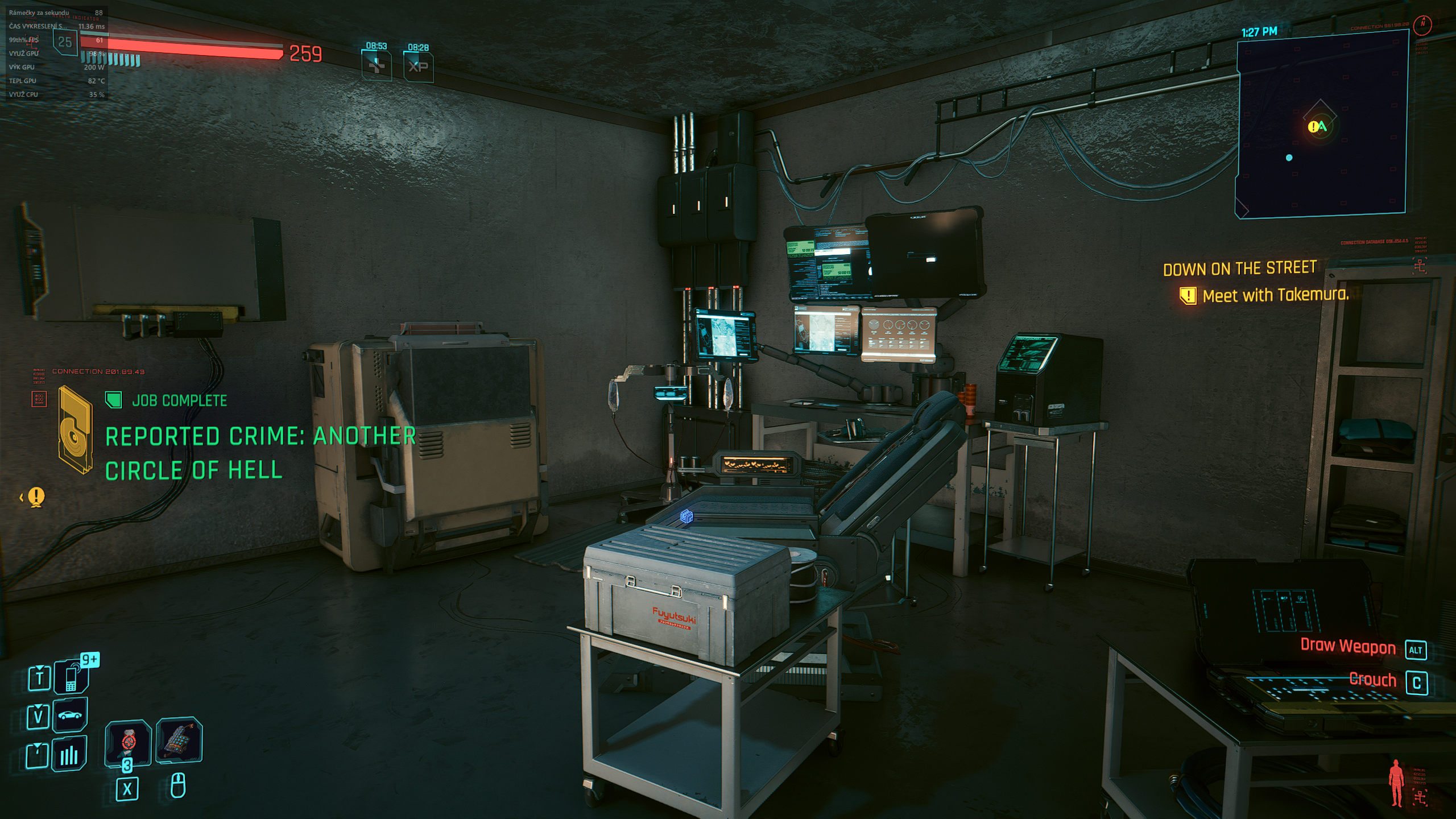Viewport: 1456px width, 819px height.
Task: Click the Meet with Takemura objective
Action: click(1275, 295)
